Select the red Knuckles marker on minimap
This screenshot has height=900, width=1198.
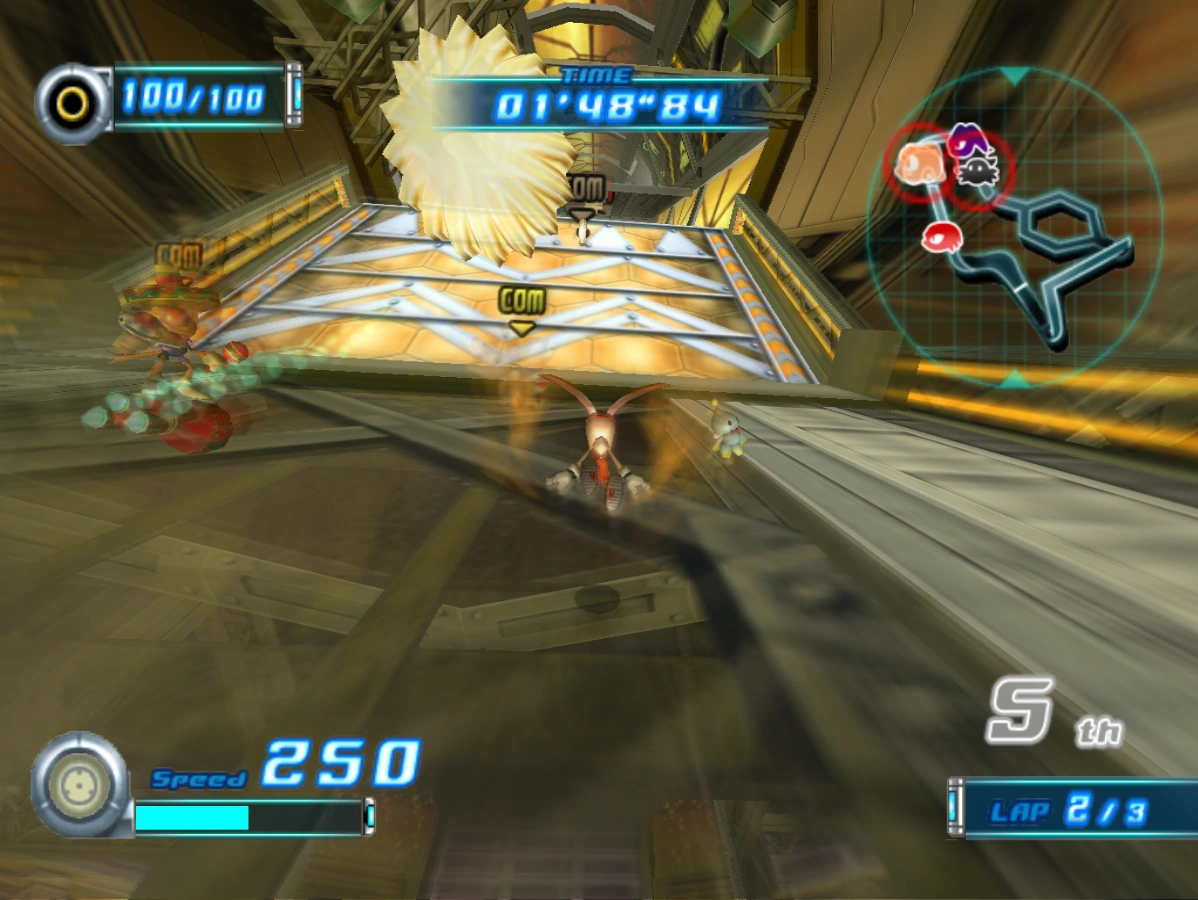tap(940, 236)
